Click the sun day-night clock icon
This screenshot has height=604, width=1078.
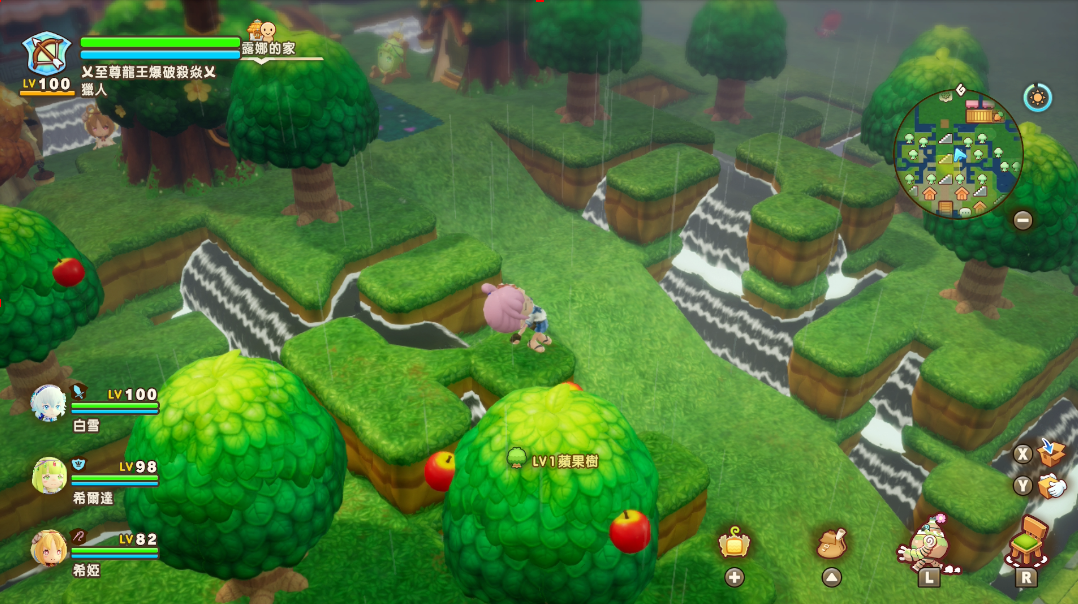click(1037, 97)
